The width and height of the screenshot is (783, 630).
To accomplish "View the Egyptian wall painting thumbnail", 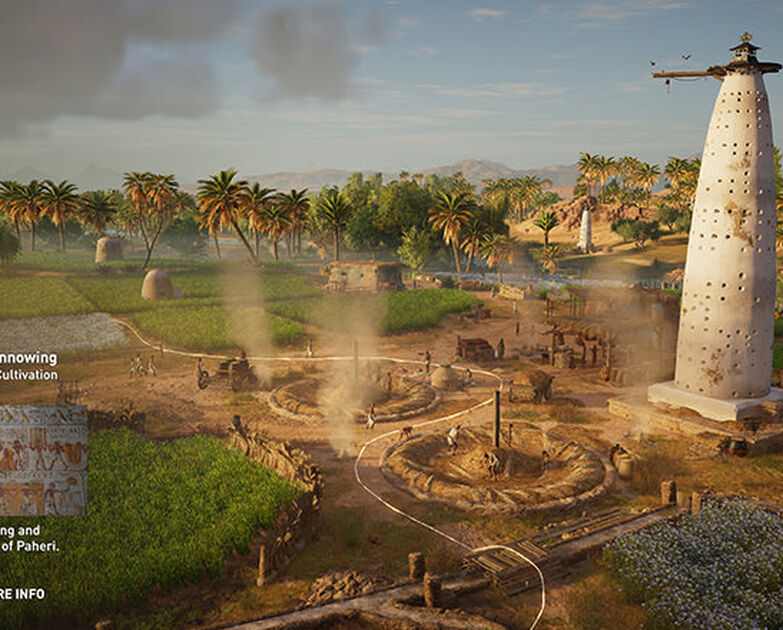I will [x=43, y=460].
